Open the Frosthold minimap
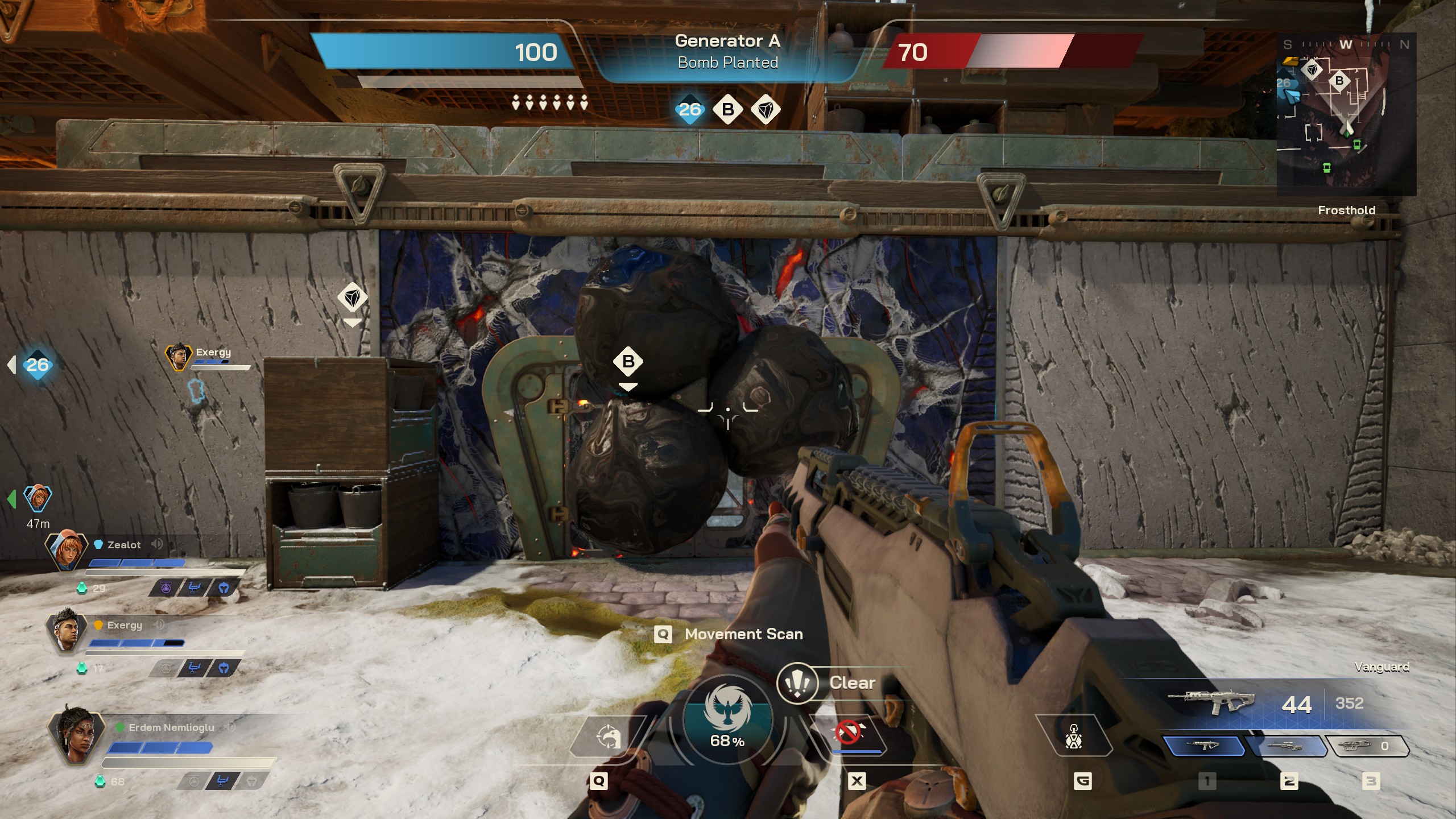Image resolution: width=1456 pixels, height=819 pixels. (1346, 114)
